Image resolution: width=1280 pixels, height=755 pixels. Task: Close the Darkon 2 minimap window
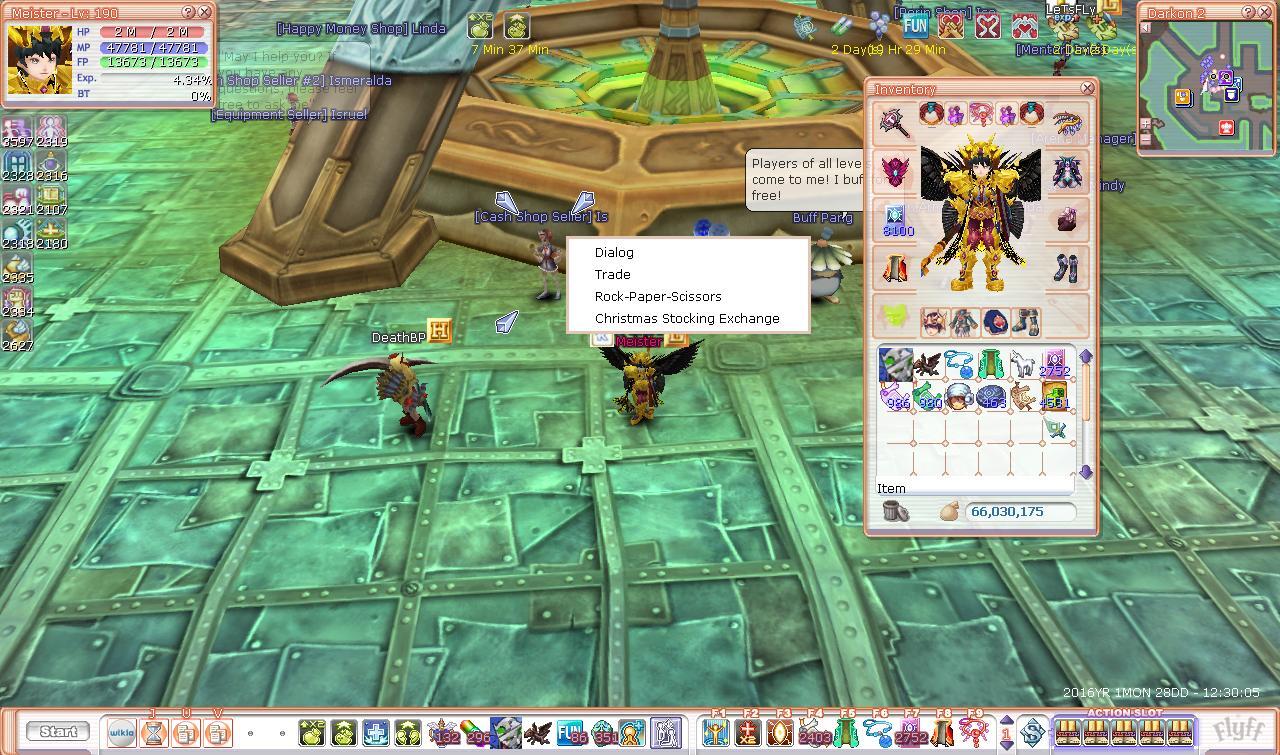[x=1266, y=13]
